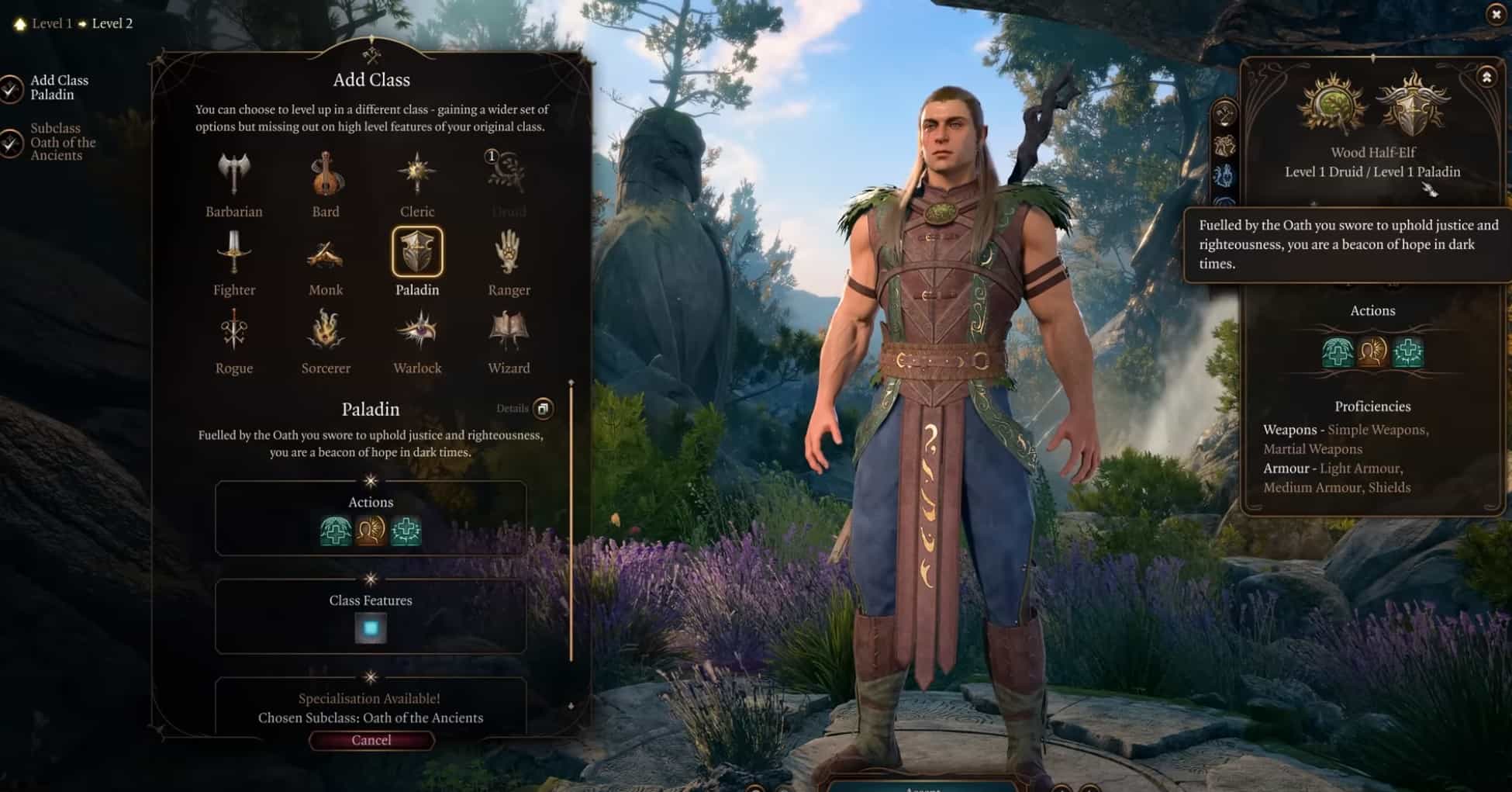
Task: Switch to the Level 2 tab
Action: [x=113, y=23]
